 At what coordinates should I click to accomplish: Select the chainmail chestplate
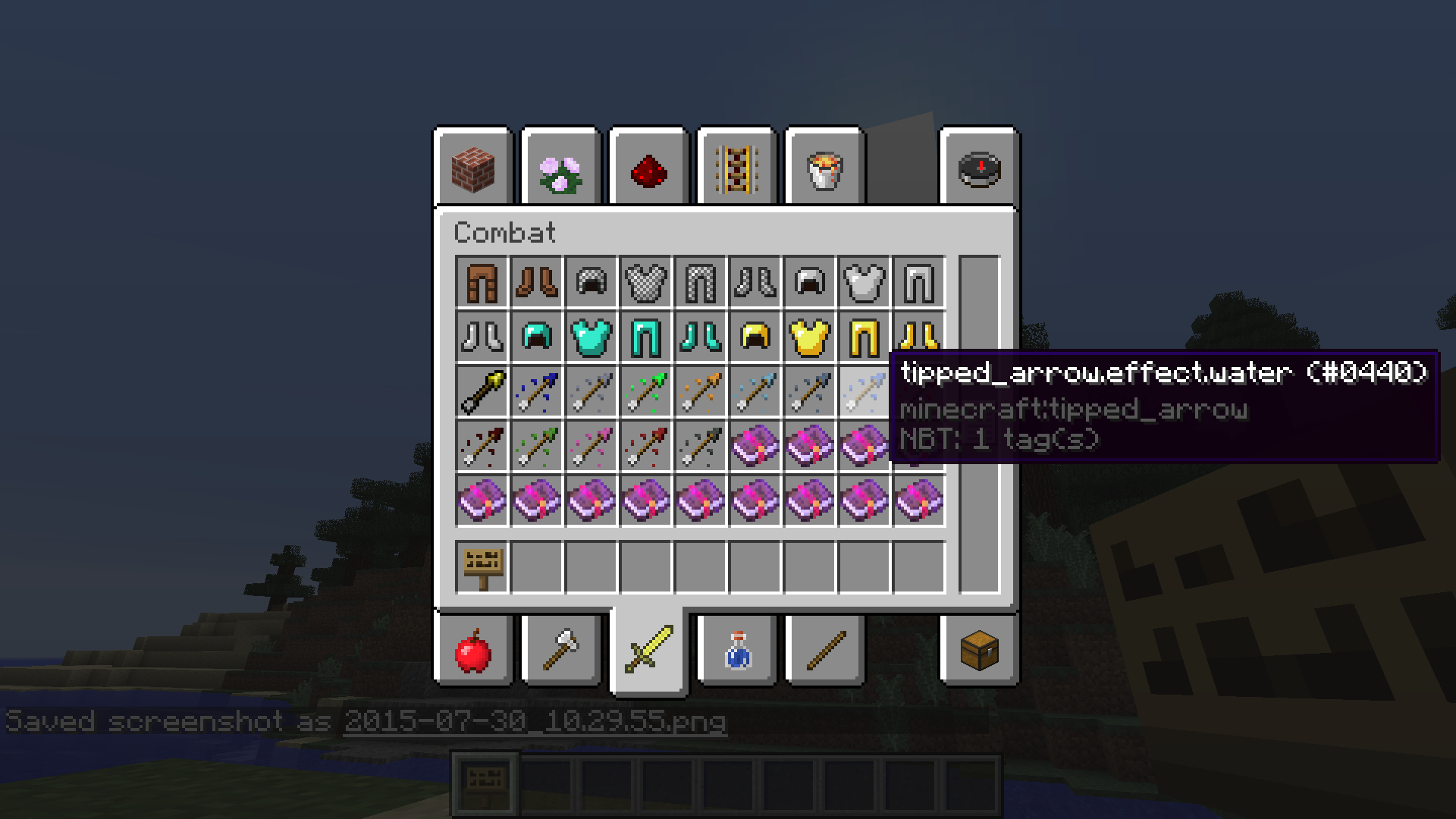tap(646, 283)
